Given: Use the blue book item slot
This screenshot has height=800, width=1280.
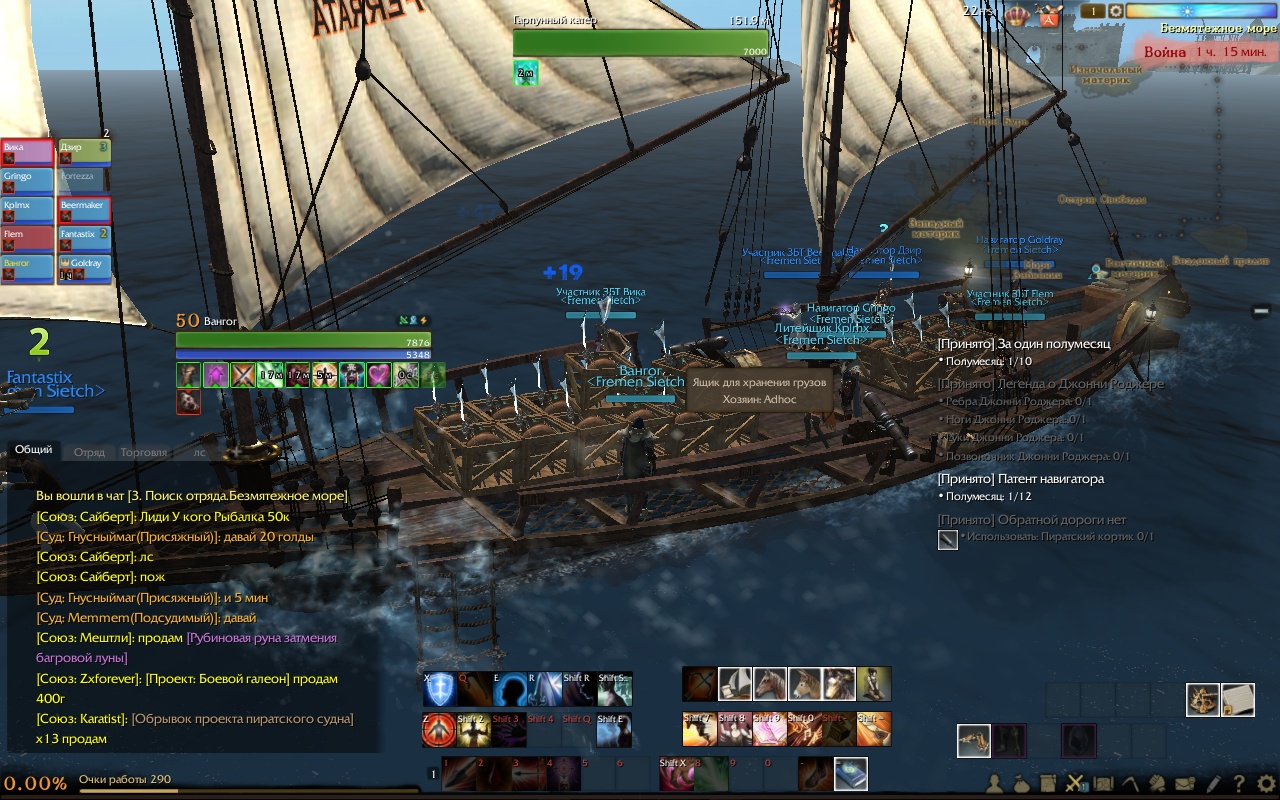Looking at the screenshot, I should coord(850,773).
